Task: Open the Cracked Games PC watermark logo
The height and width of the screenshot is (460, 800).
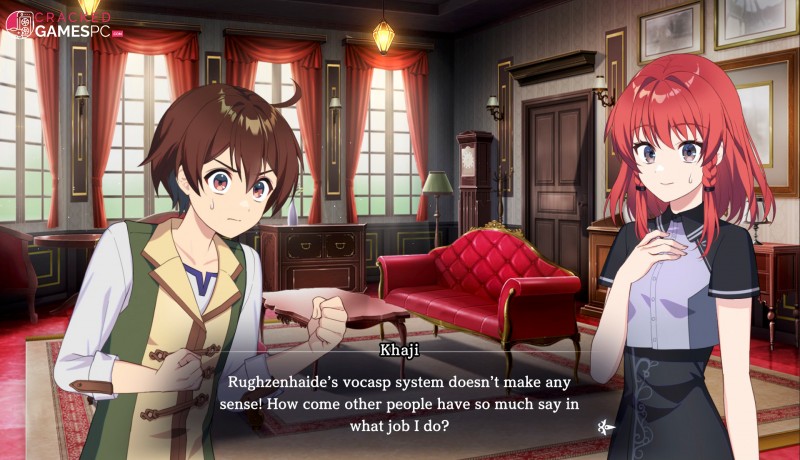Action: point(60,24)
